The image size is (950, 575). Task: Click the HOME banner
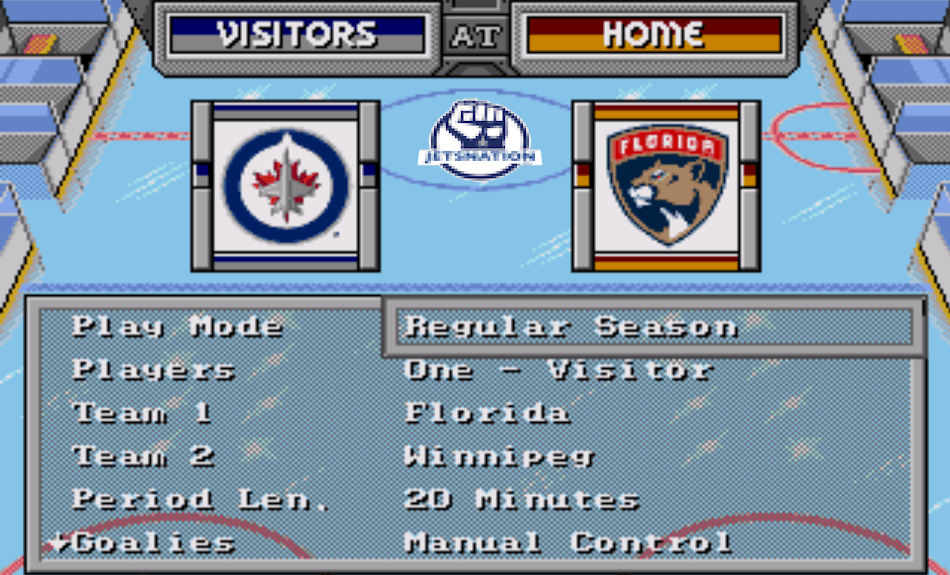point(653,34)
